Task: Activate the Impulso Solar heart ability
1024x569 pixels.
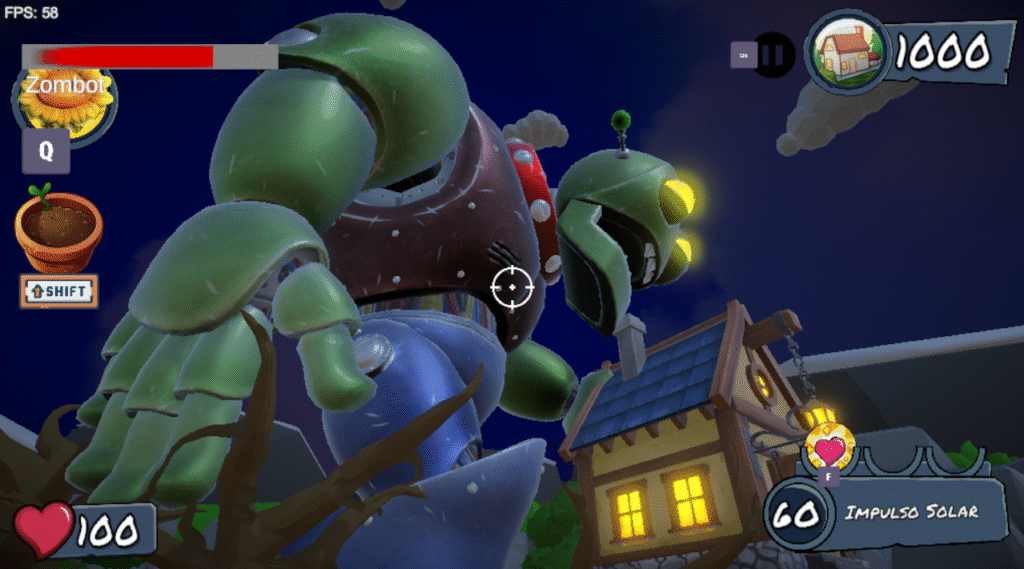Action: 830,447
